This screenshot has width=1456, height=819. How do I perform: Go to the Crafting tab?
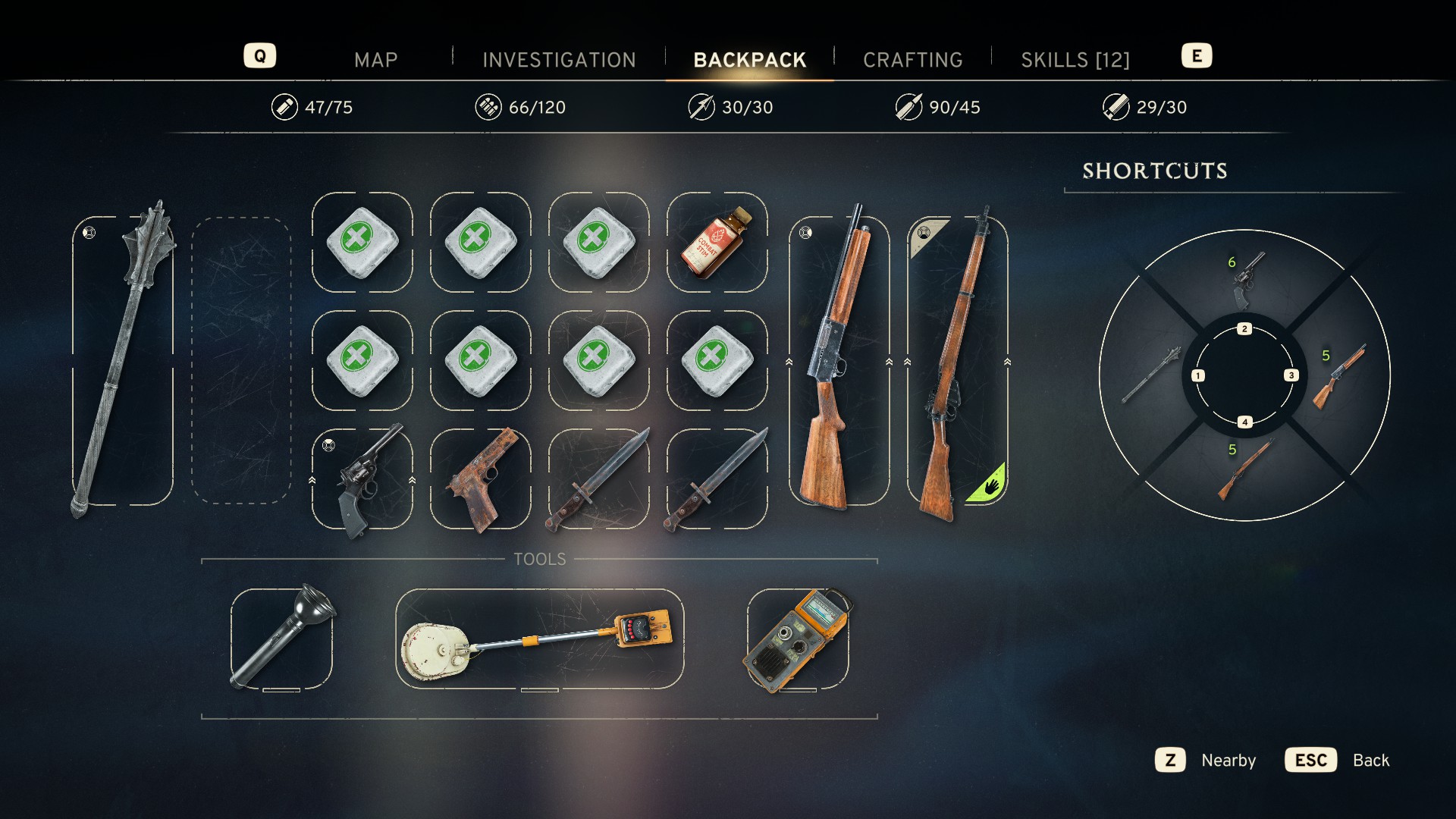[912, 60]
